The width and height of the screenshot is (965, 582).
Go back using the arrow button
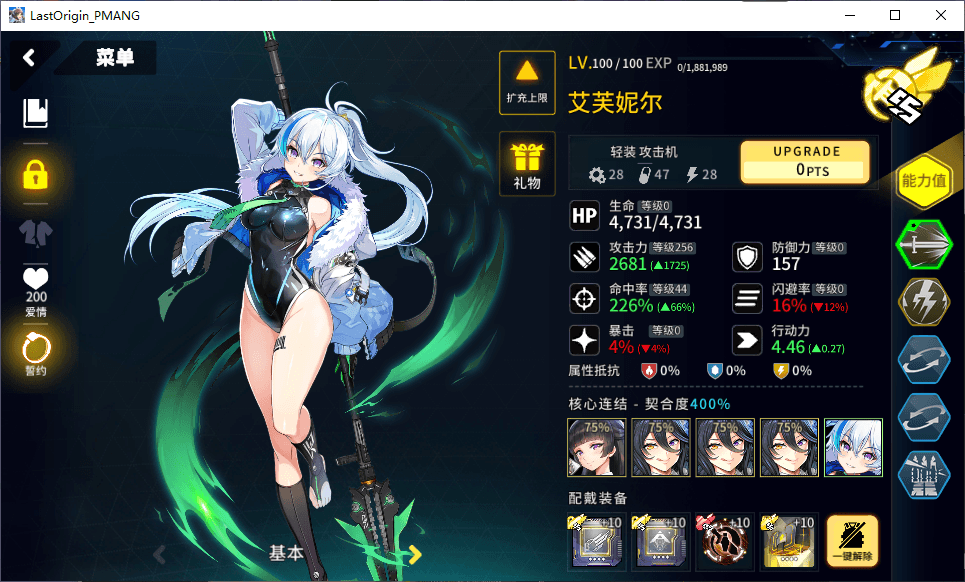coord(29,57)
